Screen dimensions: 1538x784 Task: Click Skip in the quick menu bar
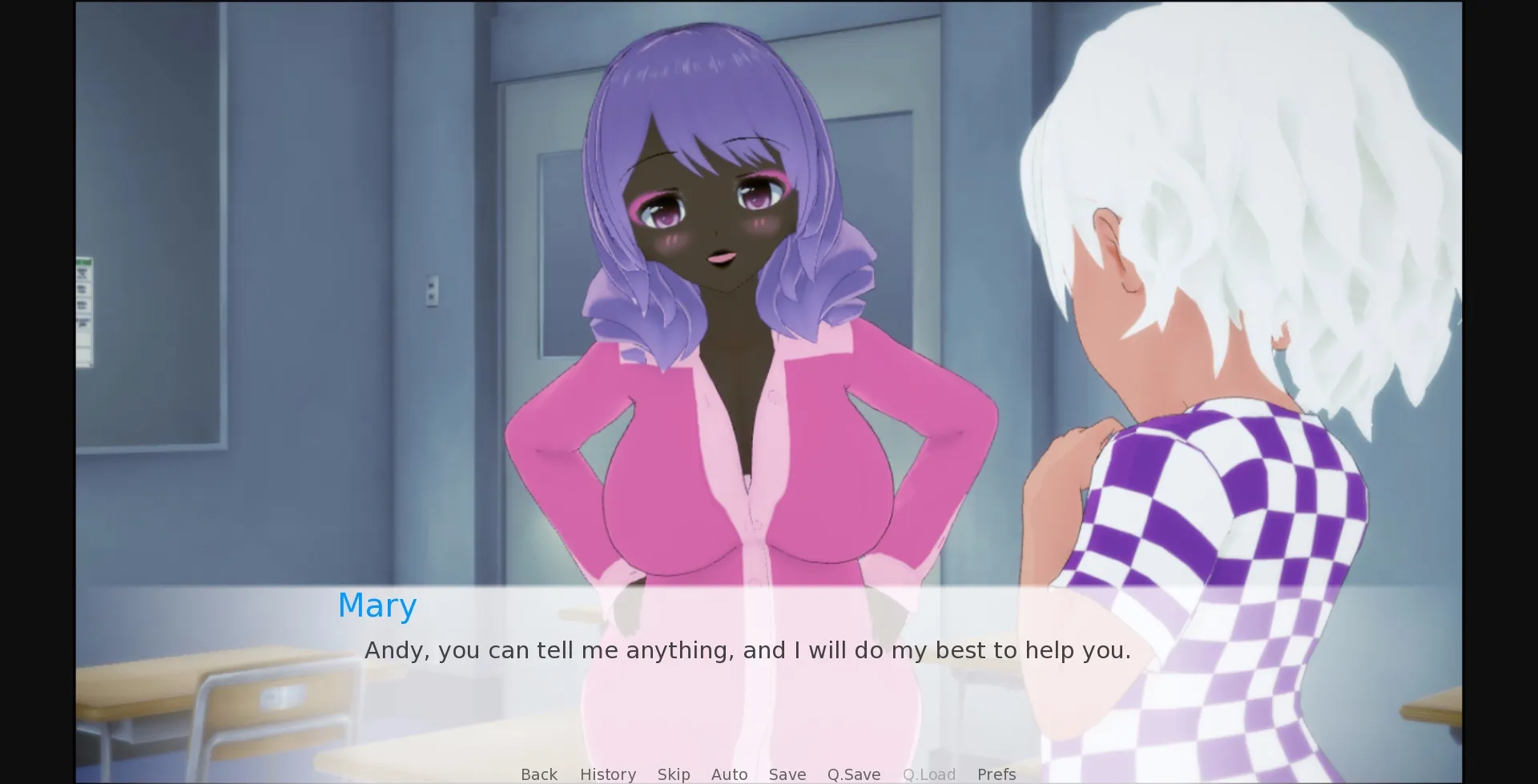[x=673, y=774]
